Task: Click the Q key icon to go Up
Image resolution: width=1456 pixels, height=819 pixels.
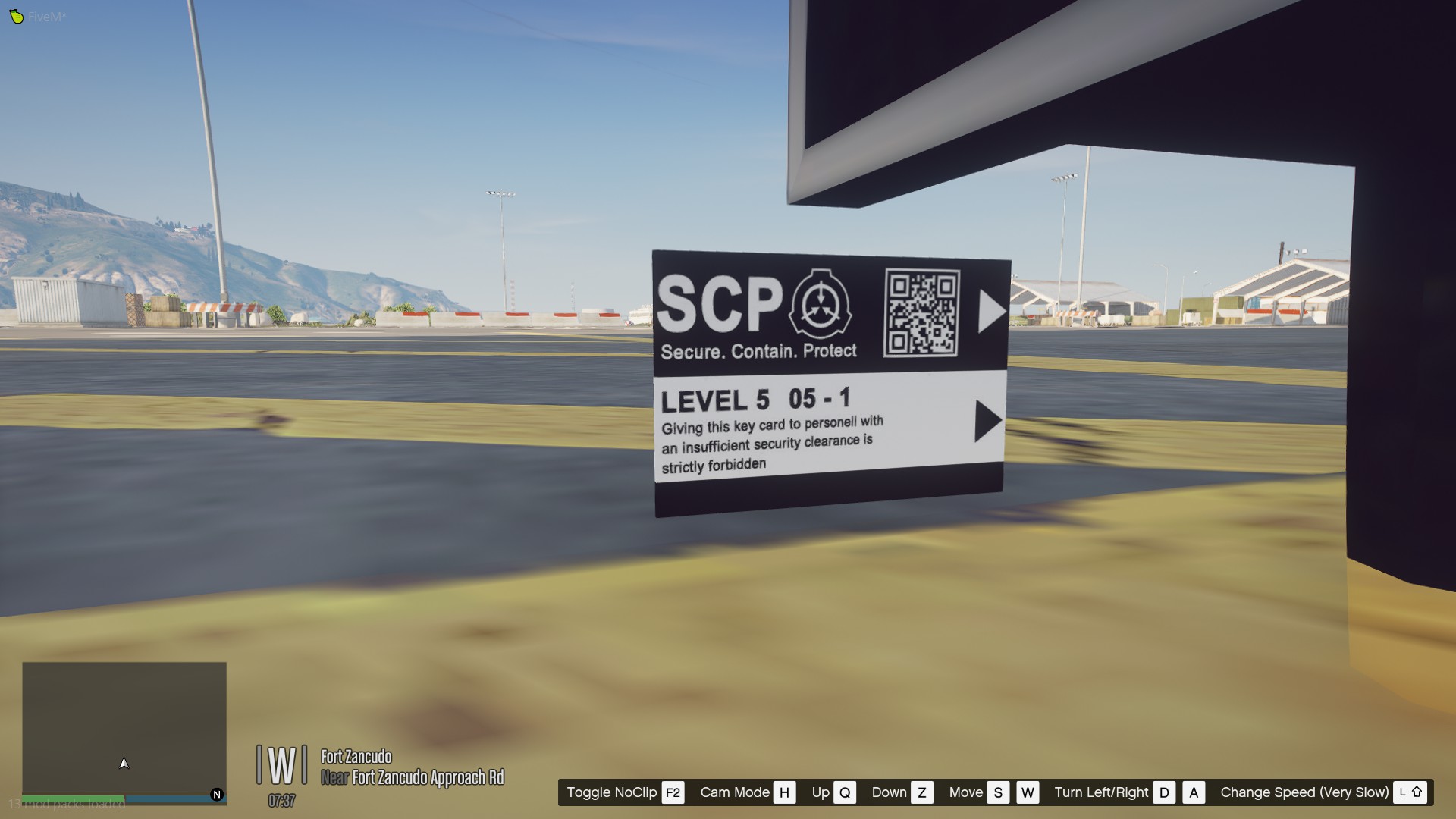Action: [844, 792]
